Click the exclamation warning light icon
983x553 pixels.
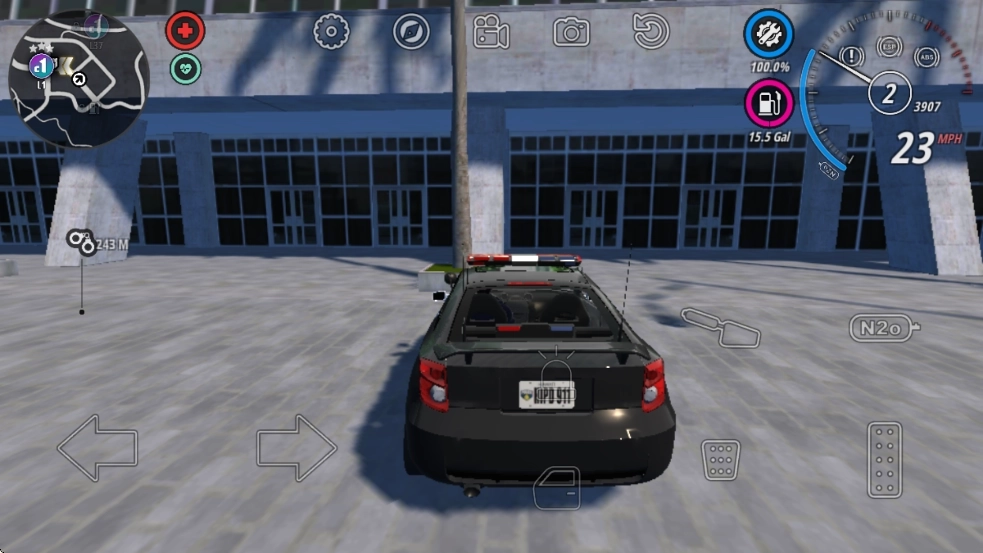pyautogui.click(x=853, y=56)
